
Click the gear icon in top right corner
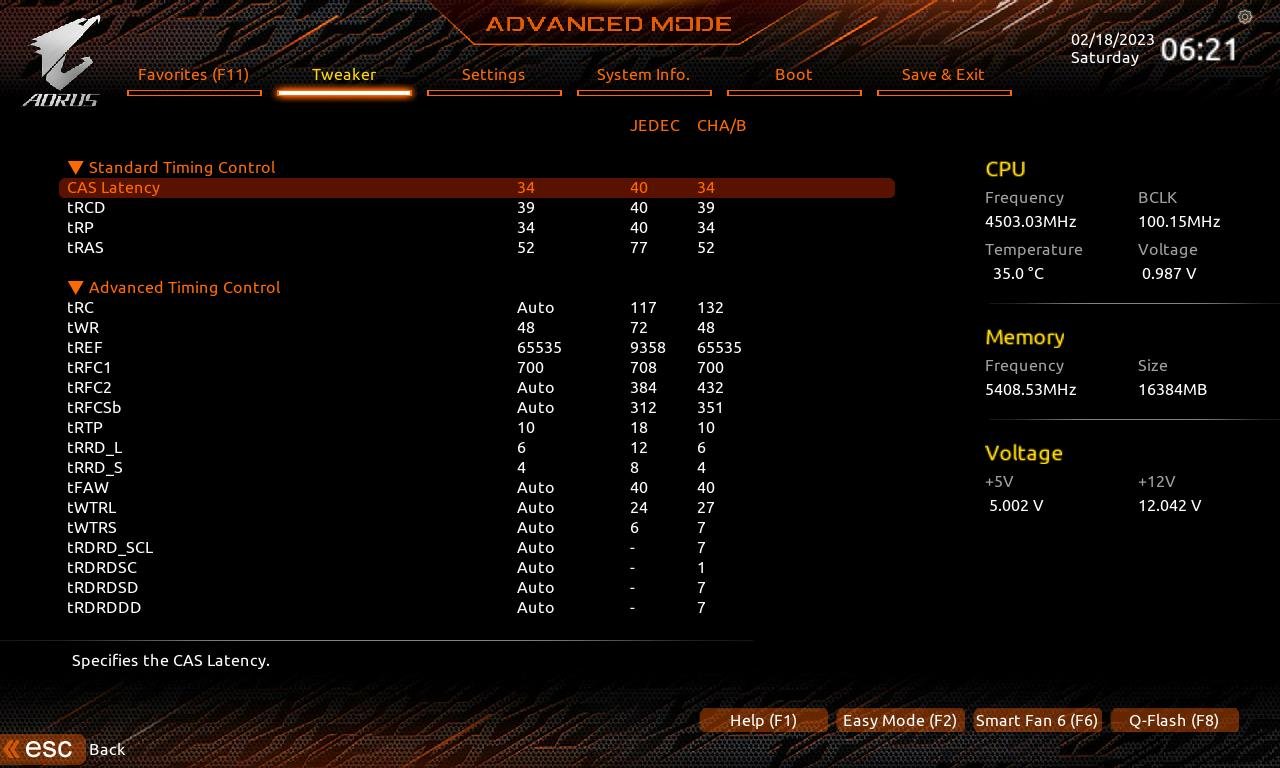click(x=1244, y=17)
